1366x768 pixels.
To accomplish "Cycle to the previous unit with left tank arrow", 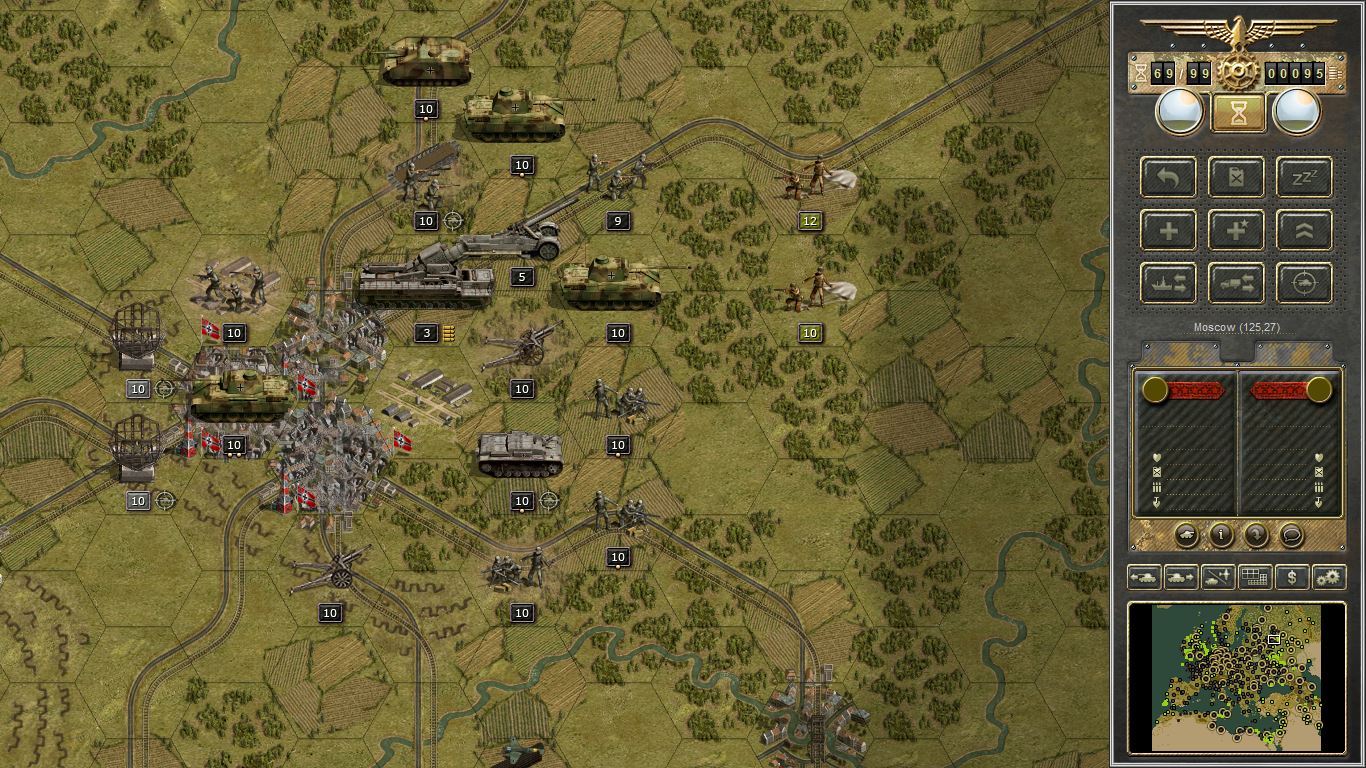I will pyautogui.click(x=1146, y=577).
